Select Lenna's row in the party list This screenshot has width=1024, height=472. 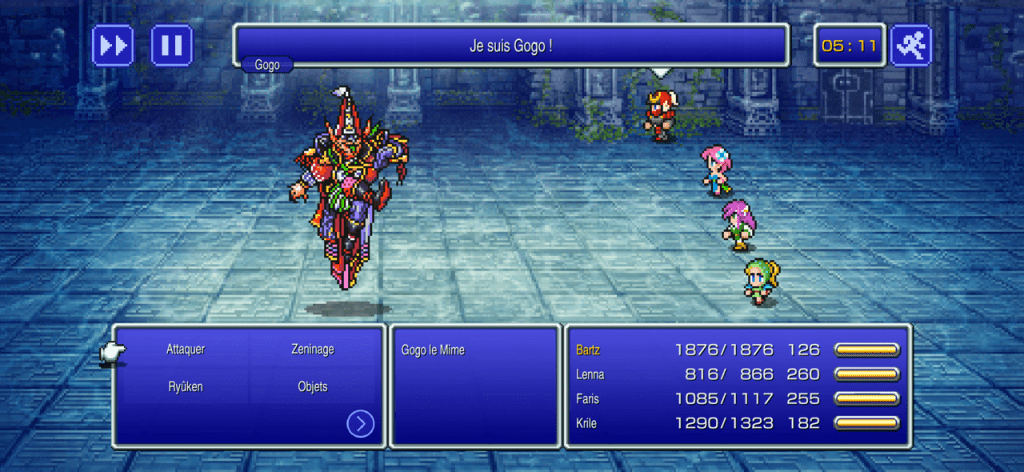737,374
